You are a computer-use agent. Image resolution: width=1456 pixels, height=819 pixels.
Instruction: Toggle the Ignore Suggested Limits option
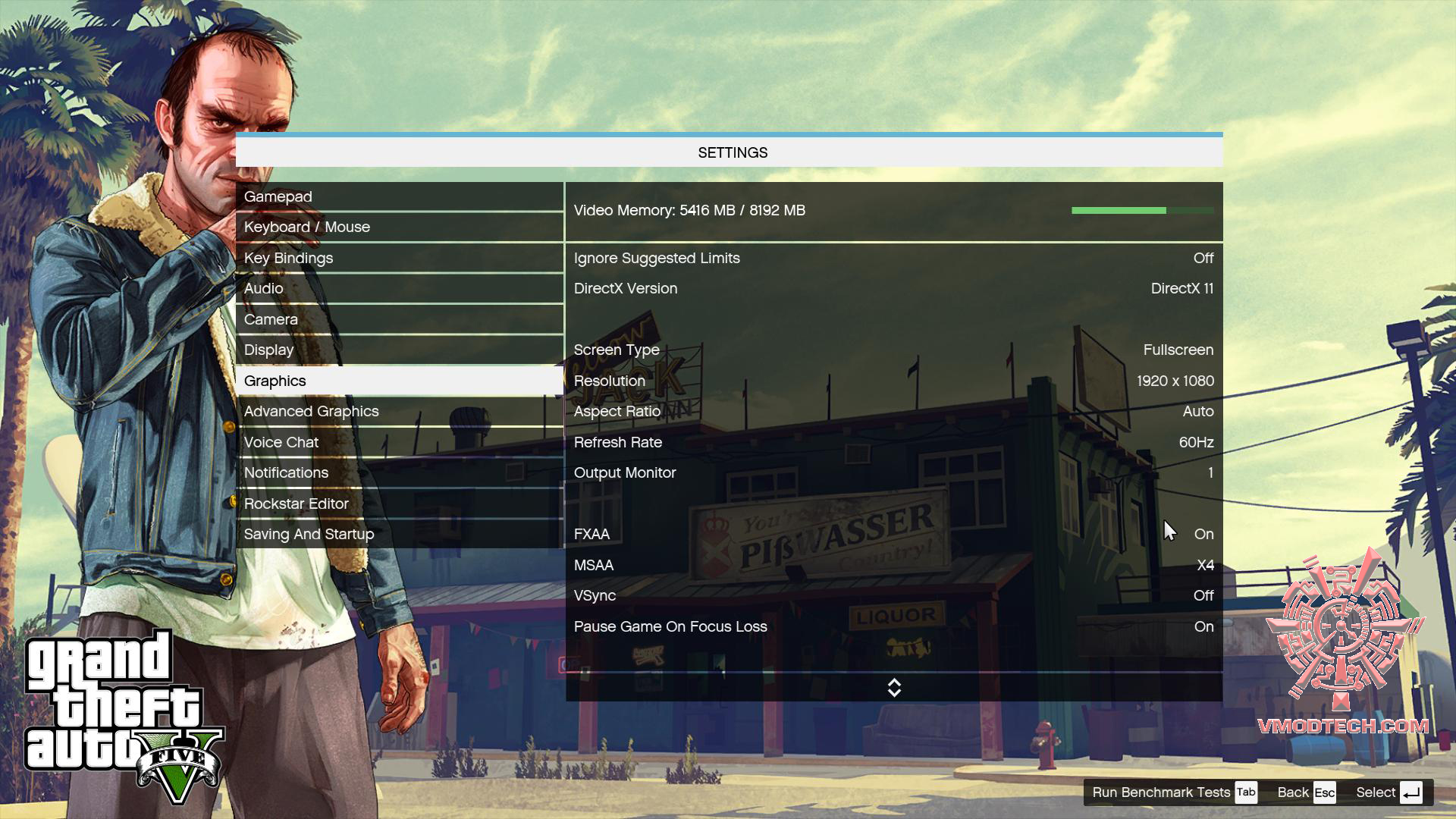[x=893, y=259]
